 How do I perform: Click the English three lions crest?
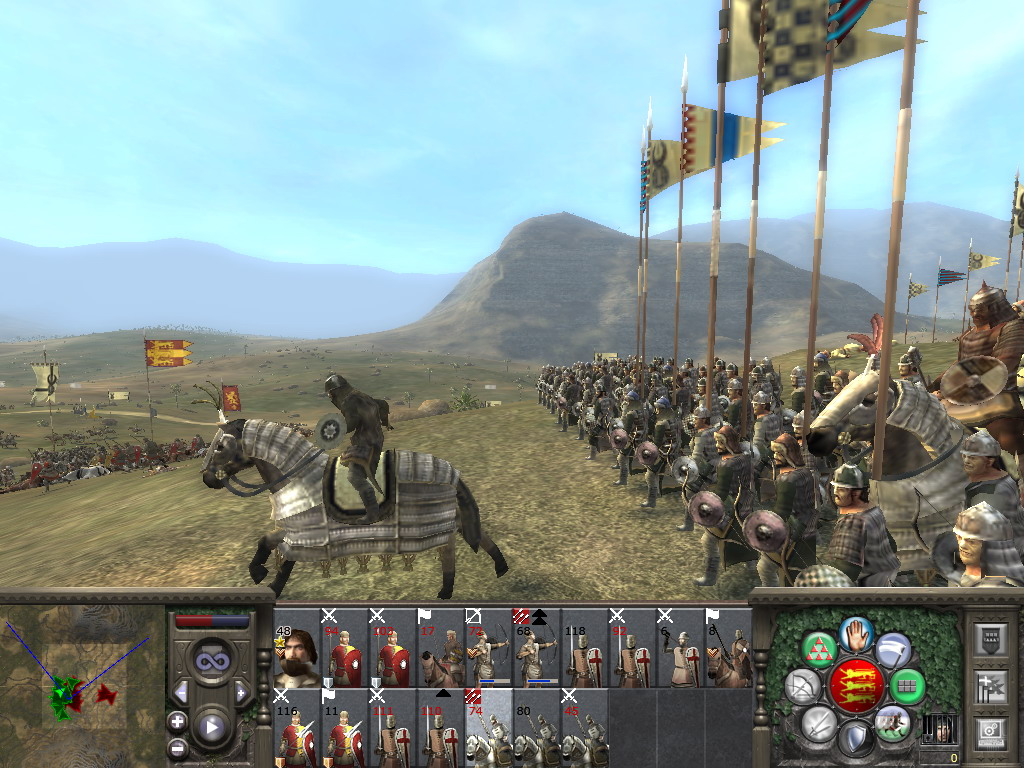click(x=856, y=687)
